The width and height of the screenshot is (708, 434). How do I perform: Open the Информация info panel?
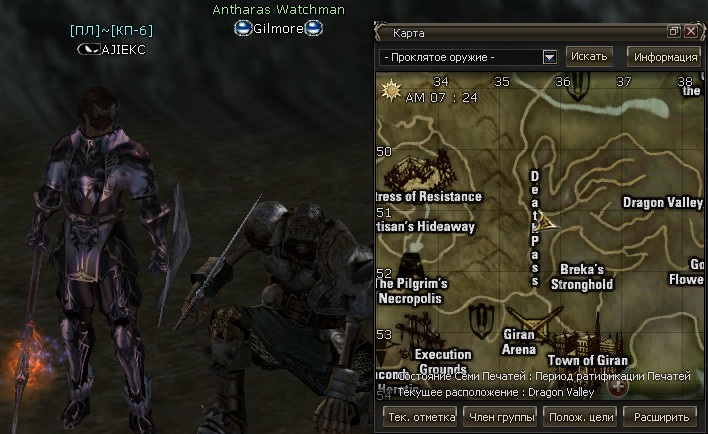663,56
